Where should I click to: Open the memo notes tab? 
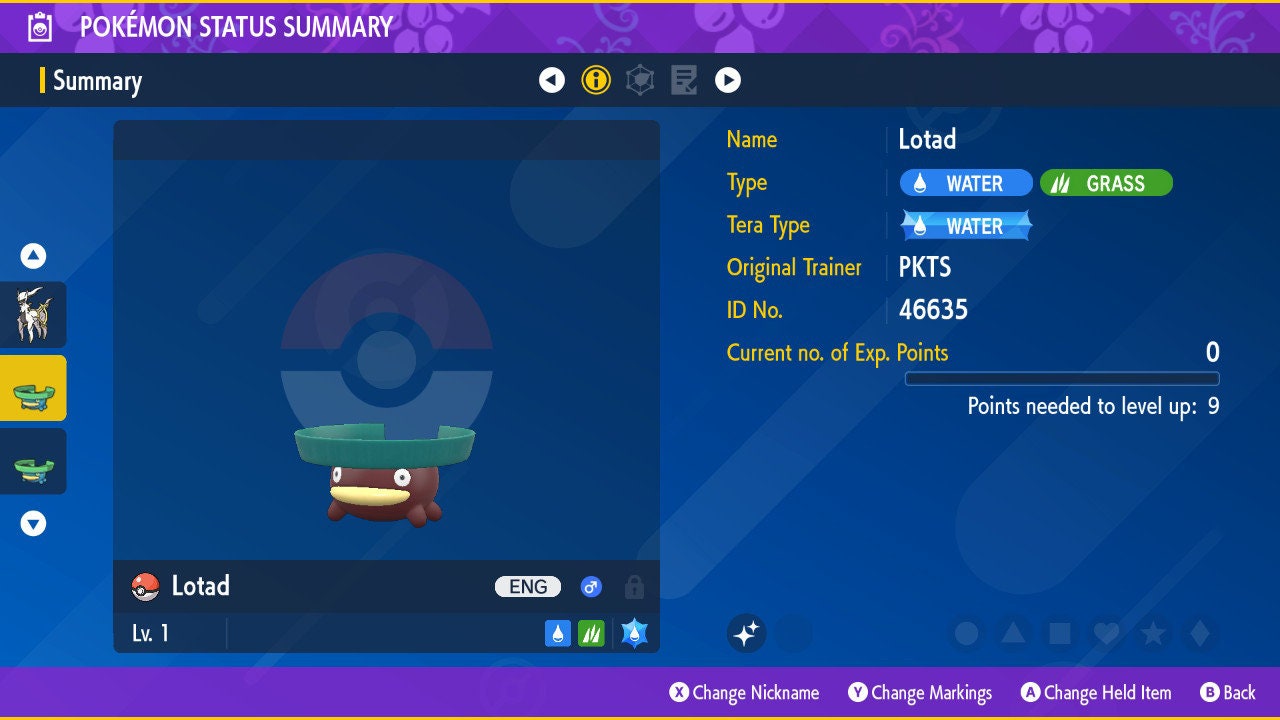tap(684, 80)
